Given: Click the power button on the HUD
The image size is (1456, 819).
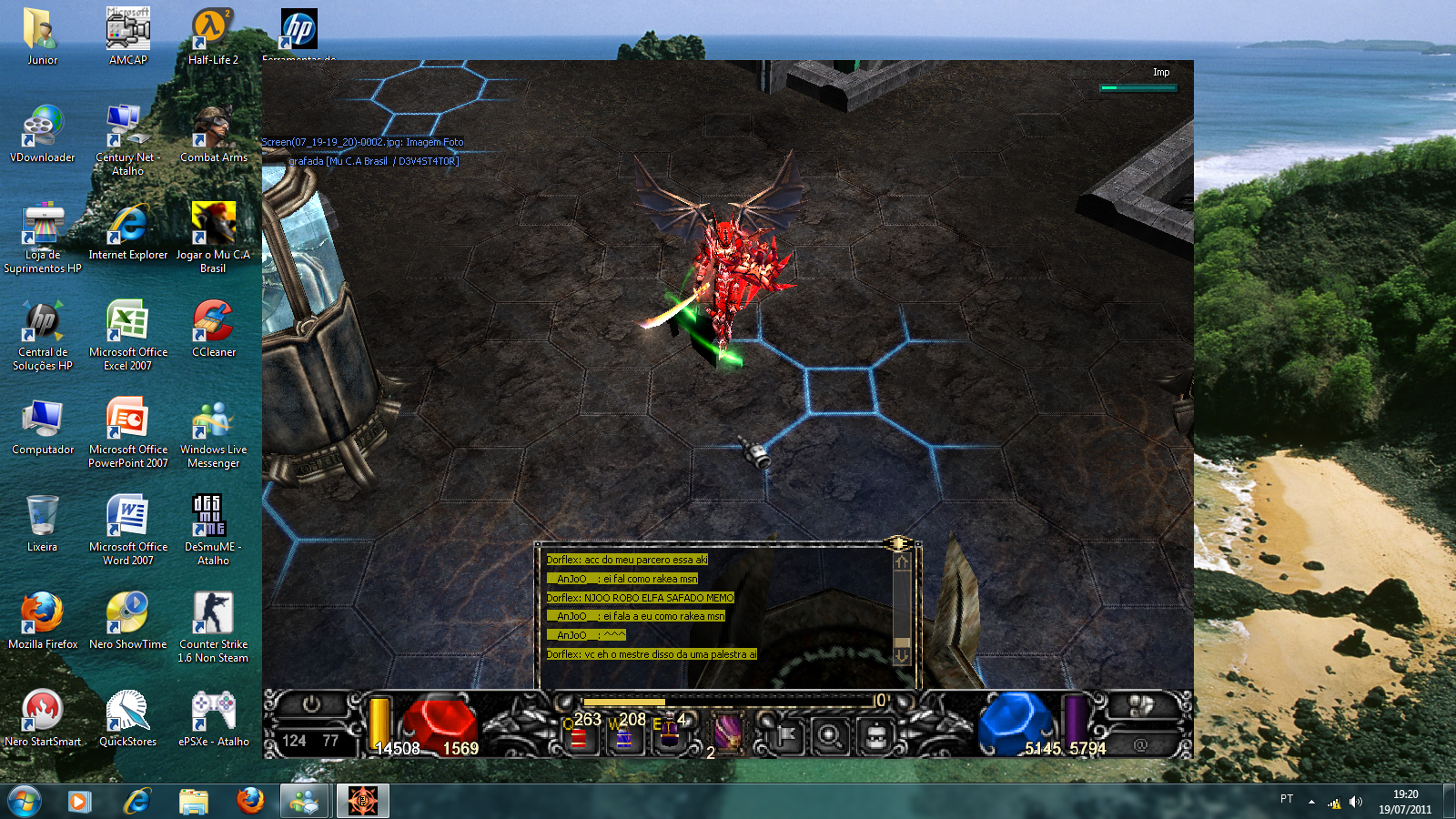Looking at the screenshot, I should tap(311, 704).
